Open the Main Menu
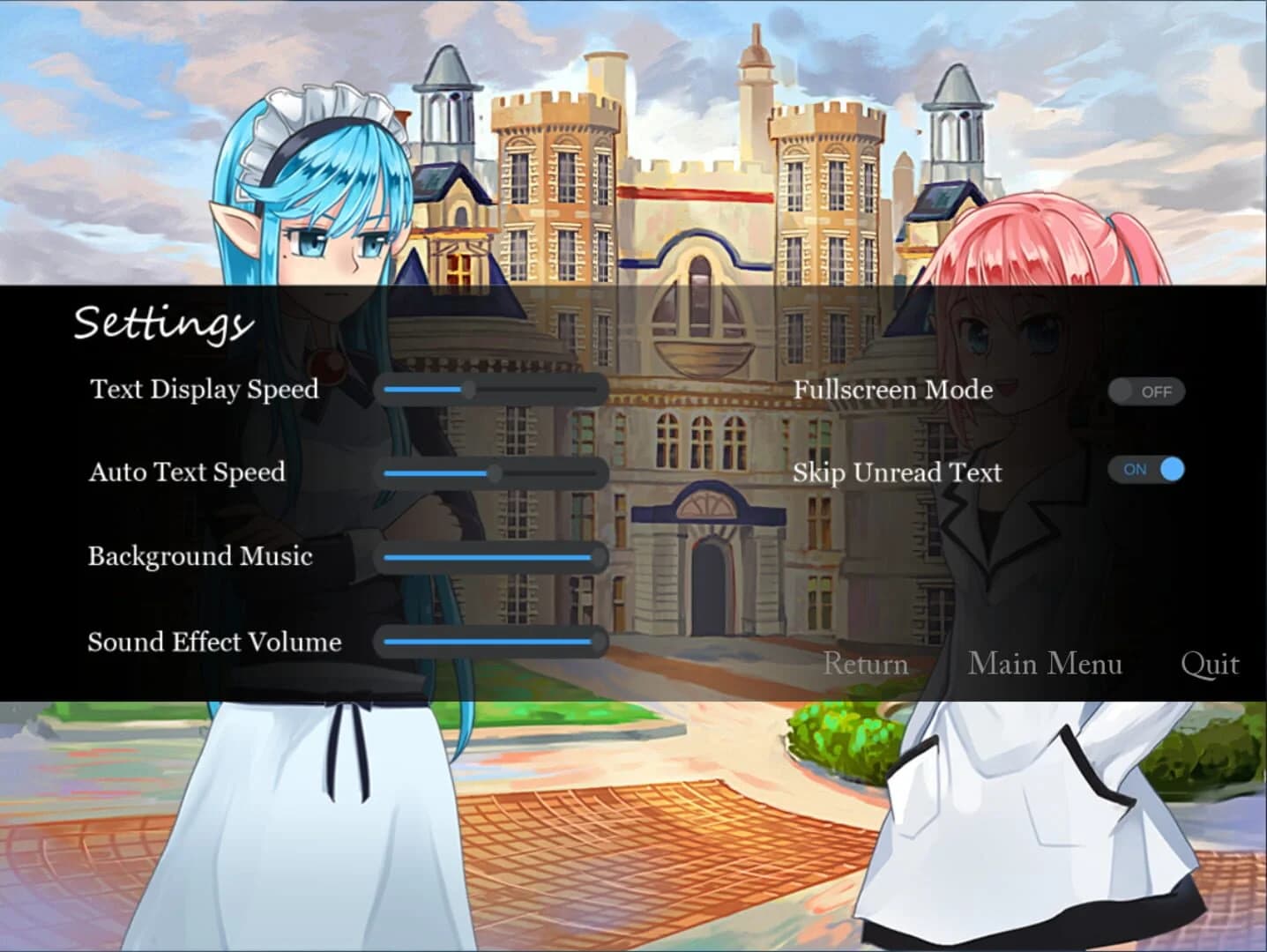This screenshot has width=1267, height=952. 1046,664
